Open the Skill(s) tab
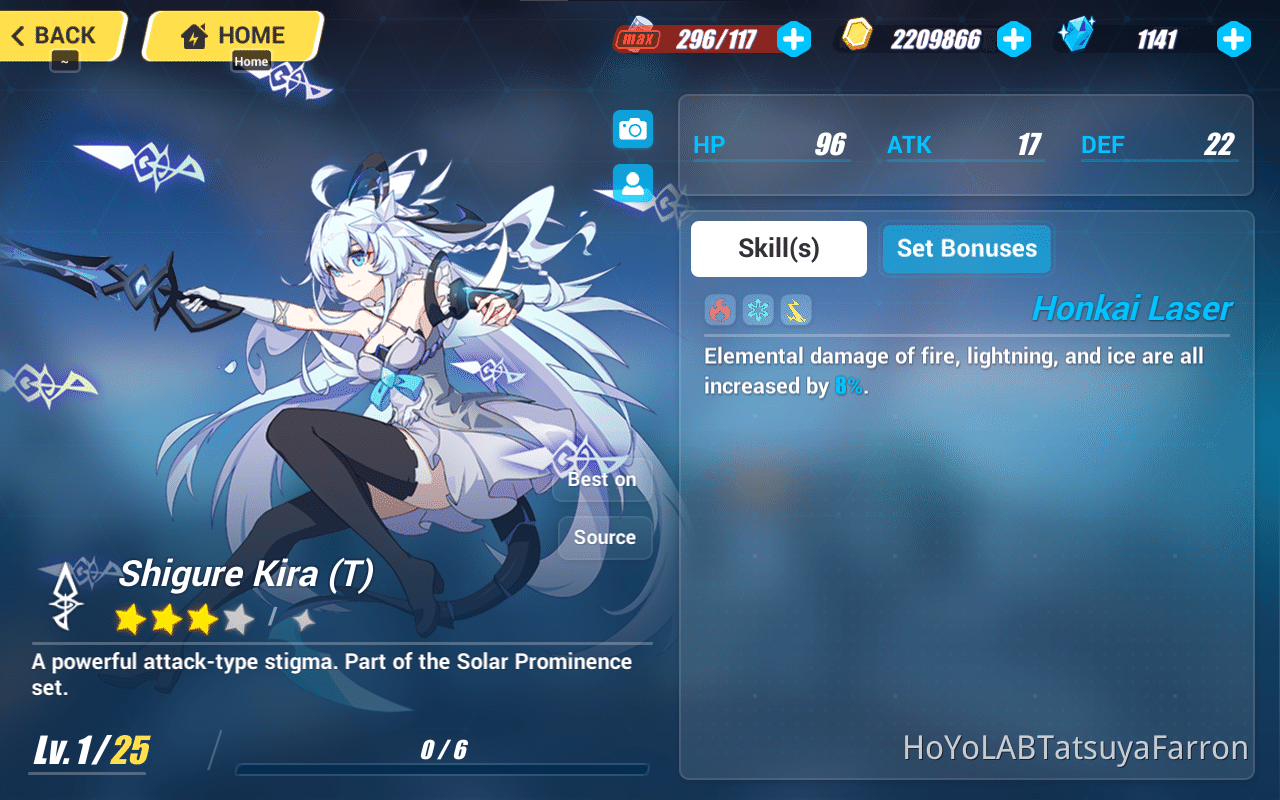 [778, 248]
